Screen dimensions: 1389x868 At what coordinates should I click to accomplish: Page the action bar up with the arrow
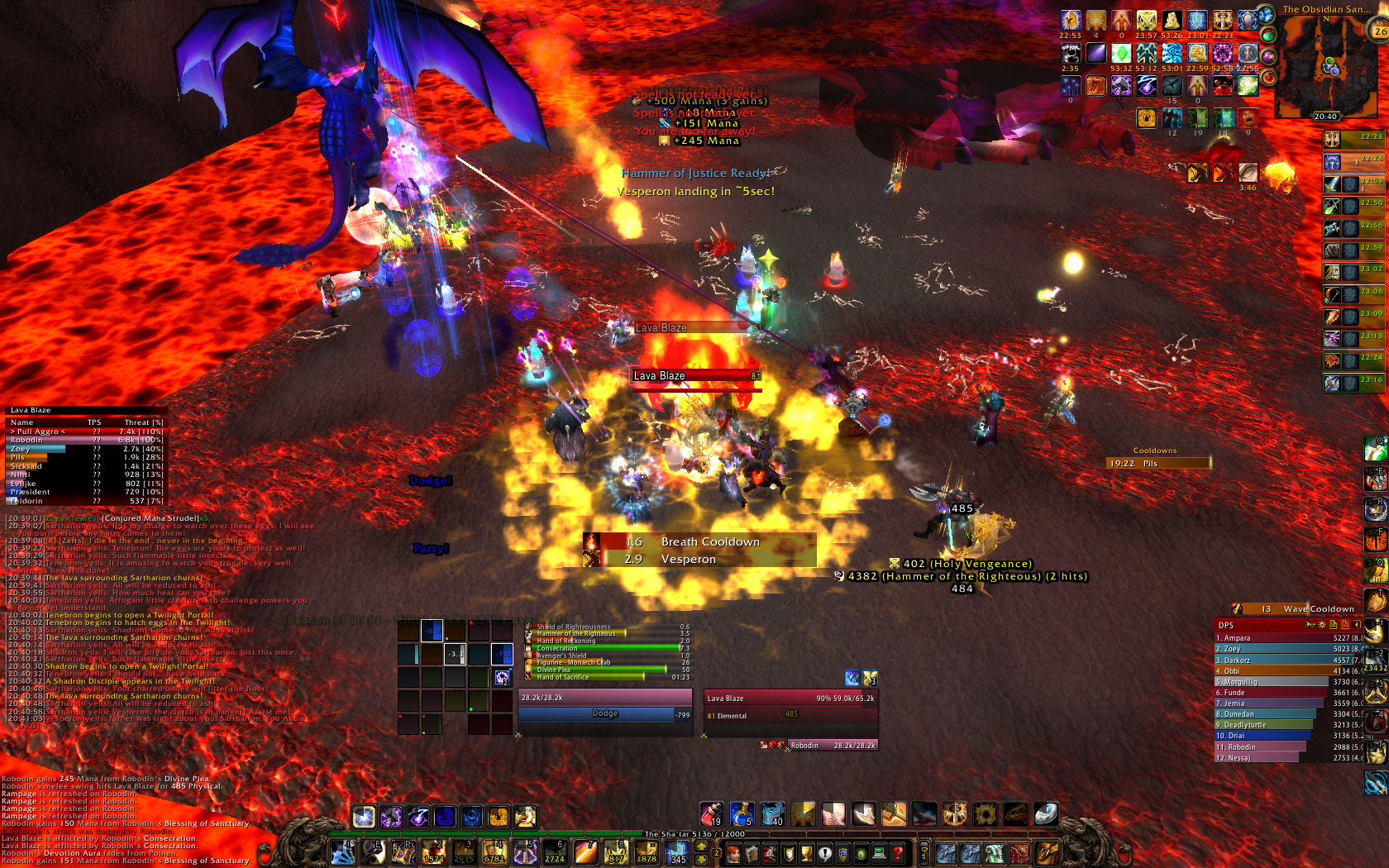[702, 847]
